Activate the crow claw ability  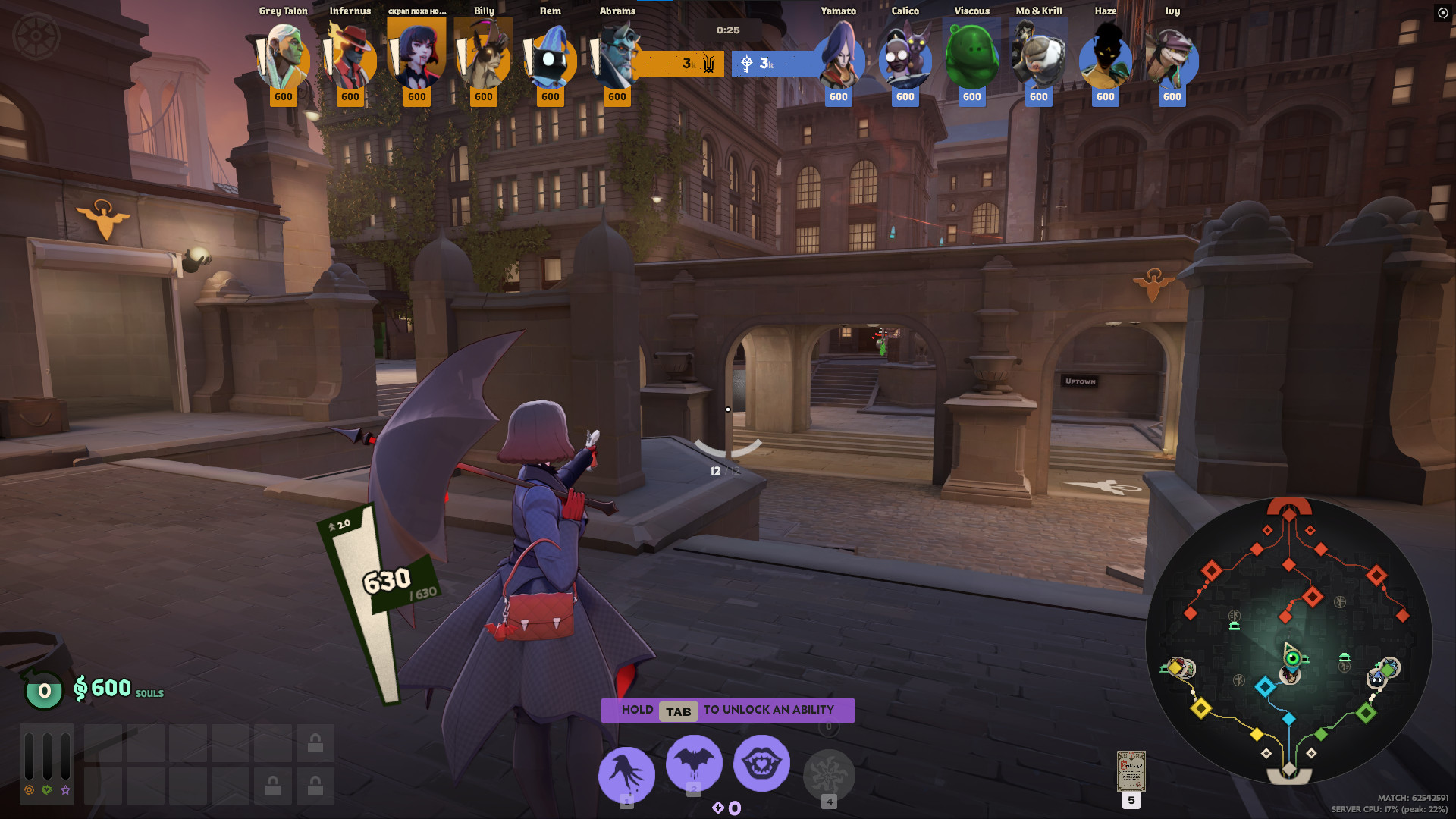point(626,774)
